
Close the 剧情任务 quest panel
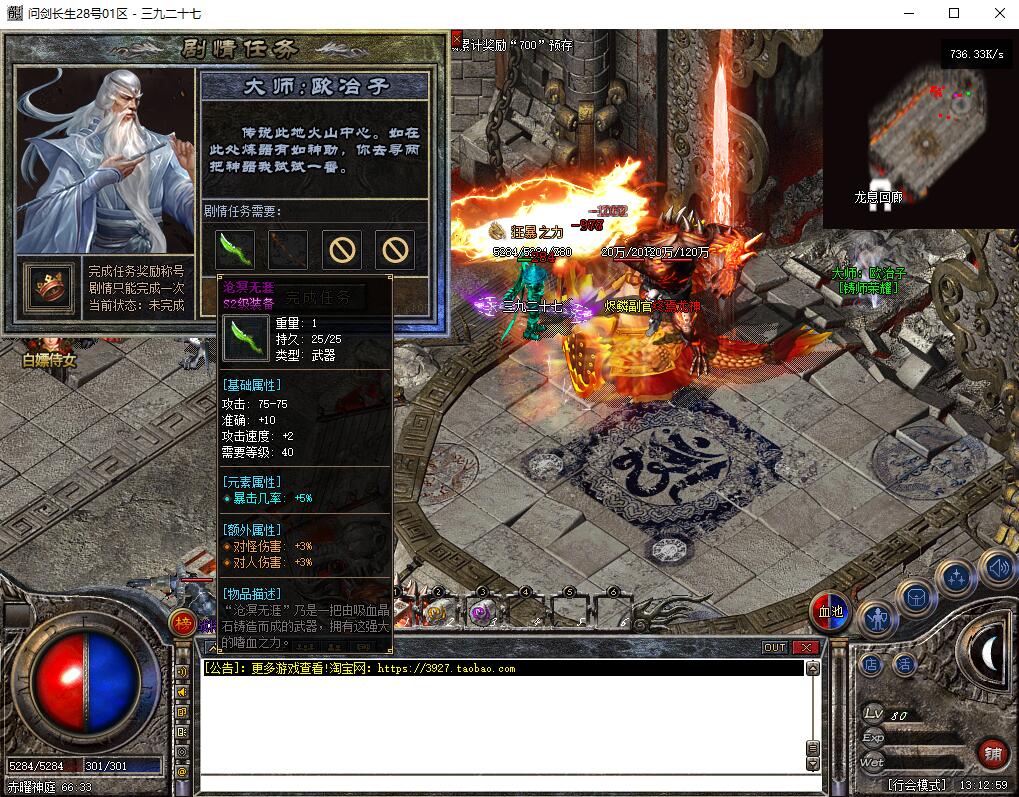point(456,39)
